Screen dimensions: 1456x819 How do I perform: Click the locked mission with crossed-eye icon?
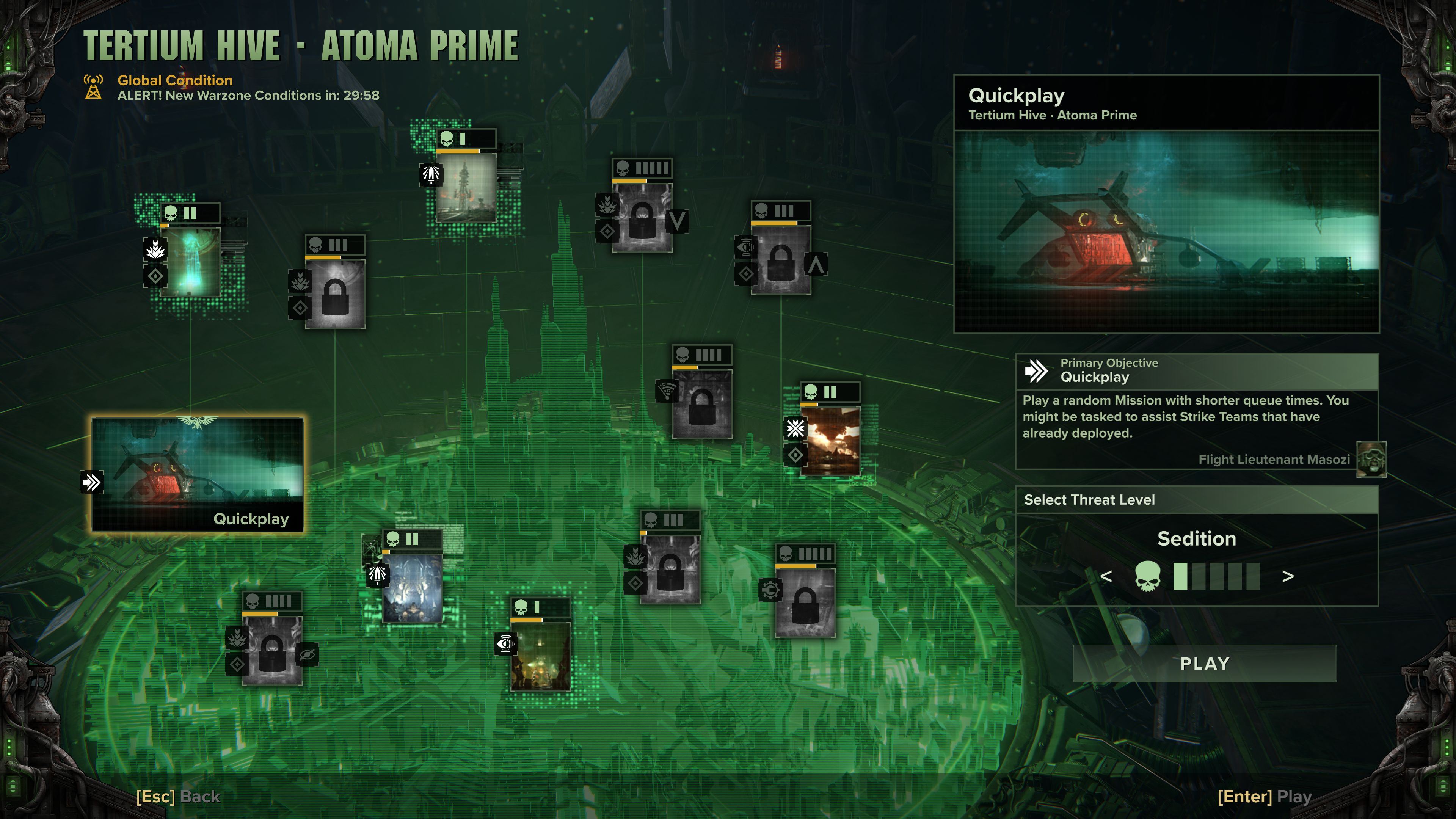(x=272, y=650)
